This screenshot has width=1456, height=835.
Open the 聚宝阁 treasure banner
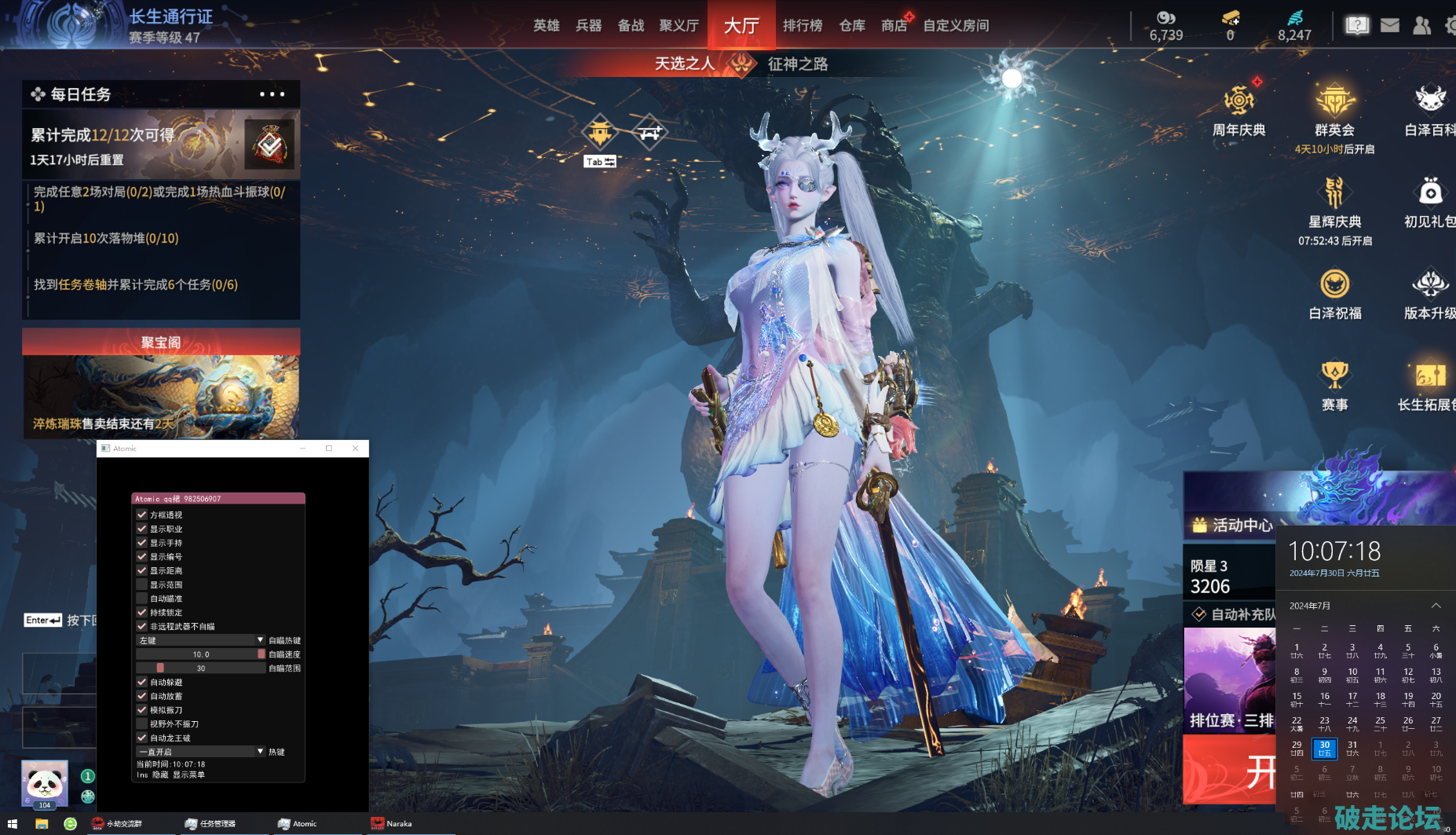click(161, 383)
